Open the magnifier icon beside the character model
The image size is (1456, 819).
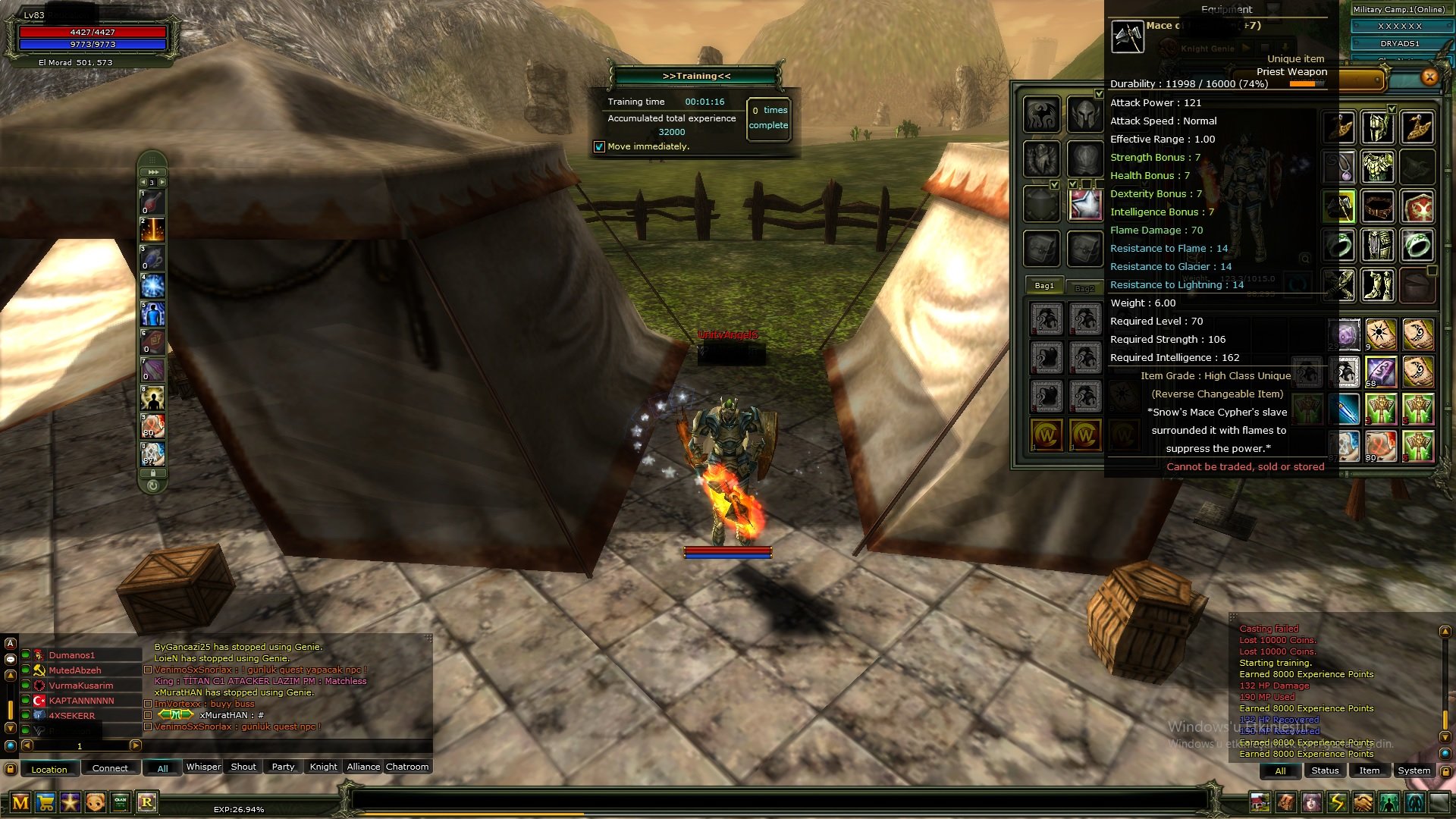[x=1305, y=259]
